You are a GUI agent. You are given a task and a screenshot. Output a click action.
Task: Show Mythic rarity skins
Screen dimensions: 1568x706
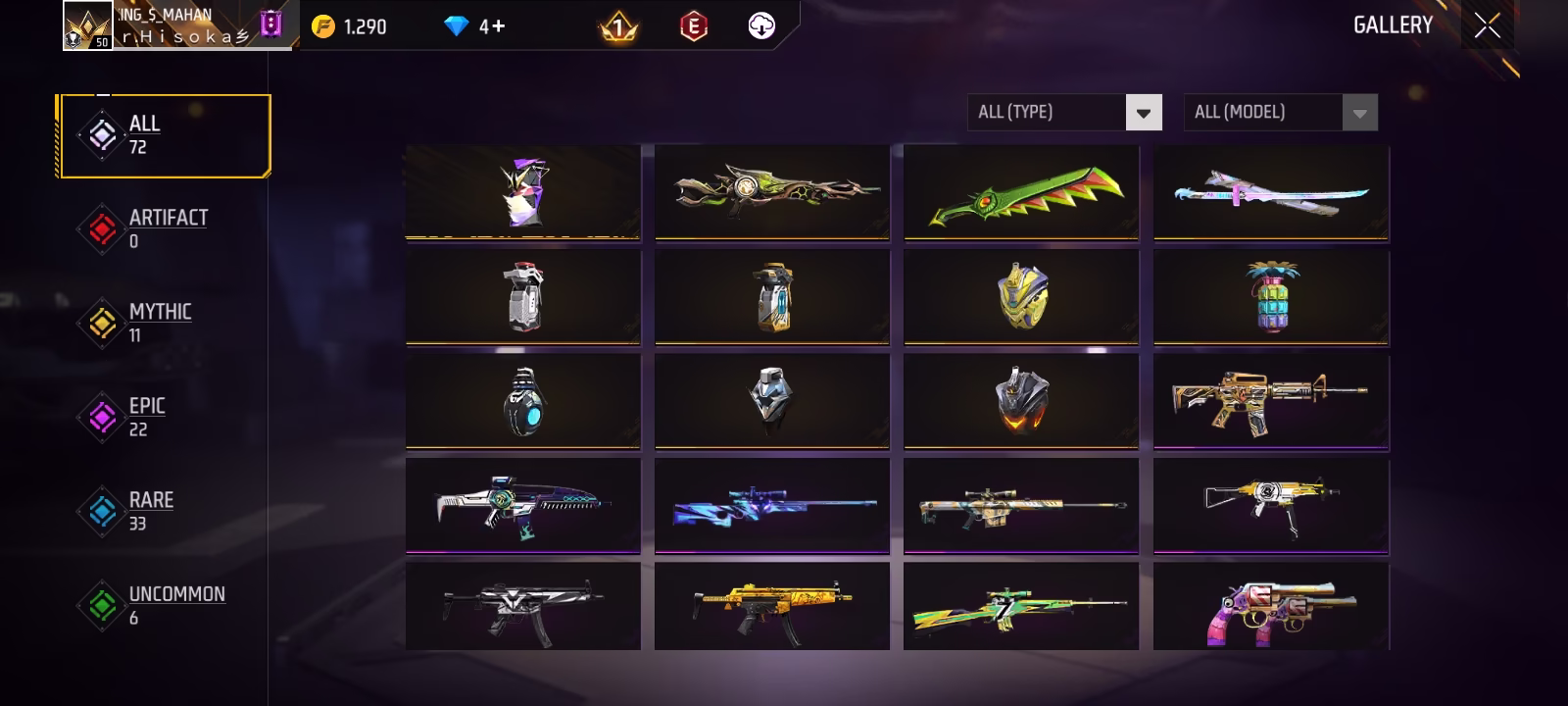[x=159, y=323]
